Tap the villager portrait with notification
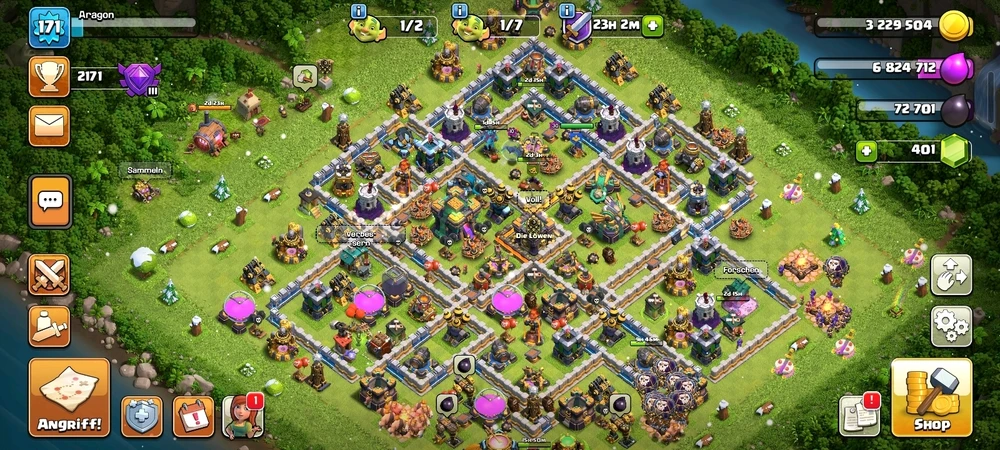Screen dimensions: 1000x450 [243, 416]
